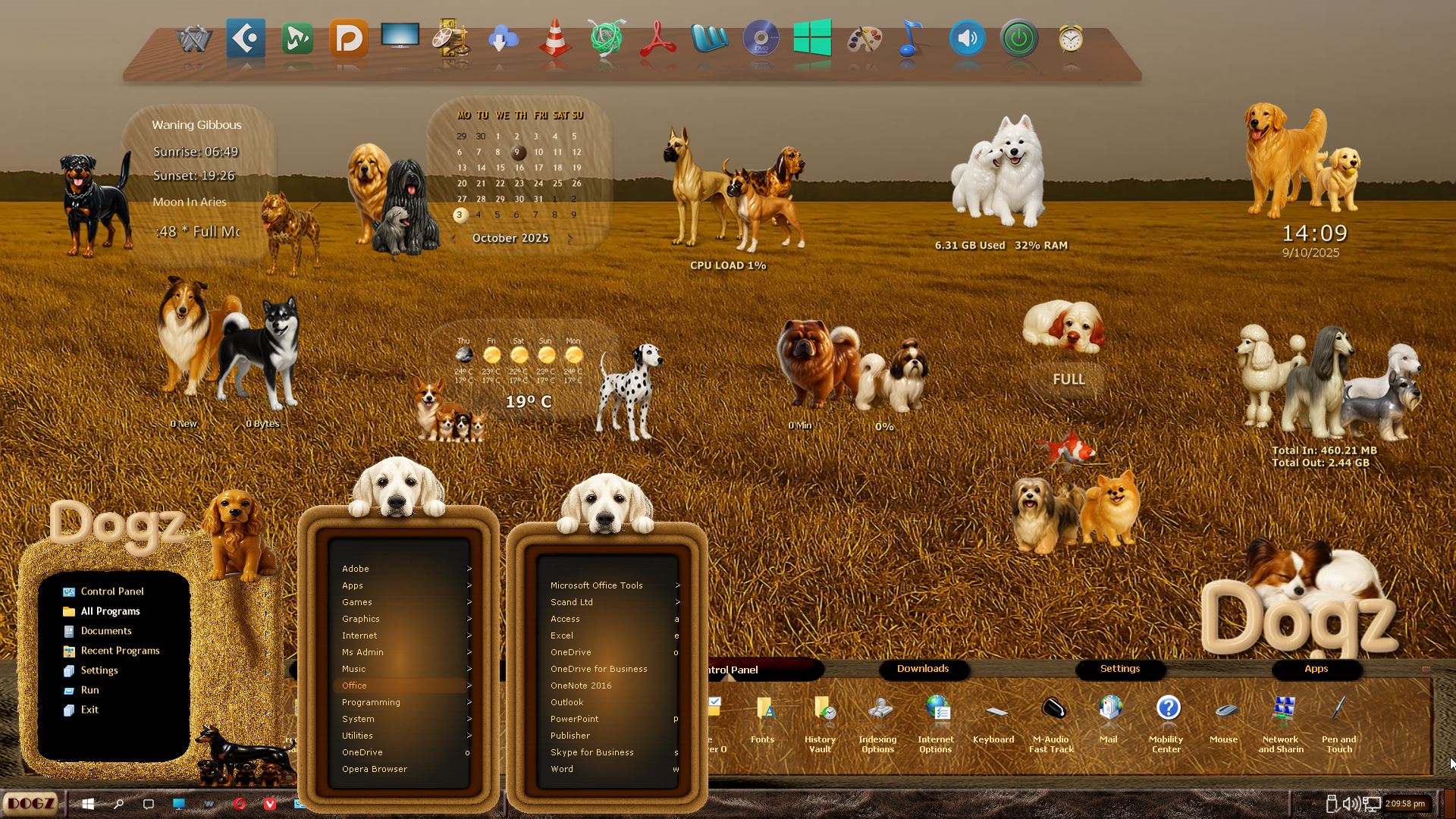Launch Opera Browser from the programs list
Viewport: 1456px width, 819px height.
pos(375,769)
